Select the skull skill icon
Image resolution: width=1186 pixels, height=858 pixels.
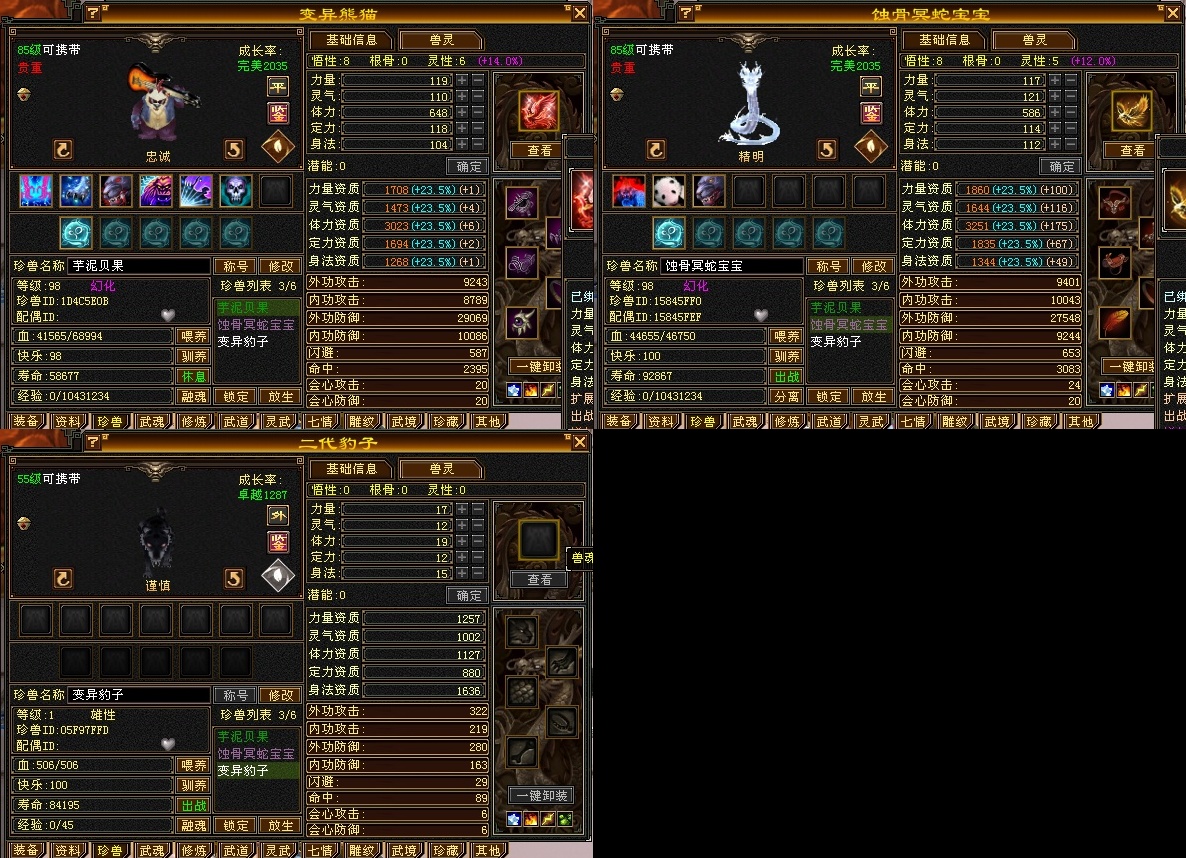[x=234, y=190]
